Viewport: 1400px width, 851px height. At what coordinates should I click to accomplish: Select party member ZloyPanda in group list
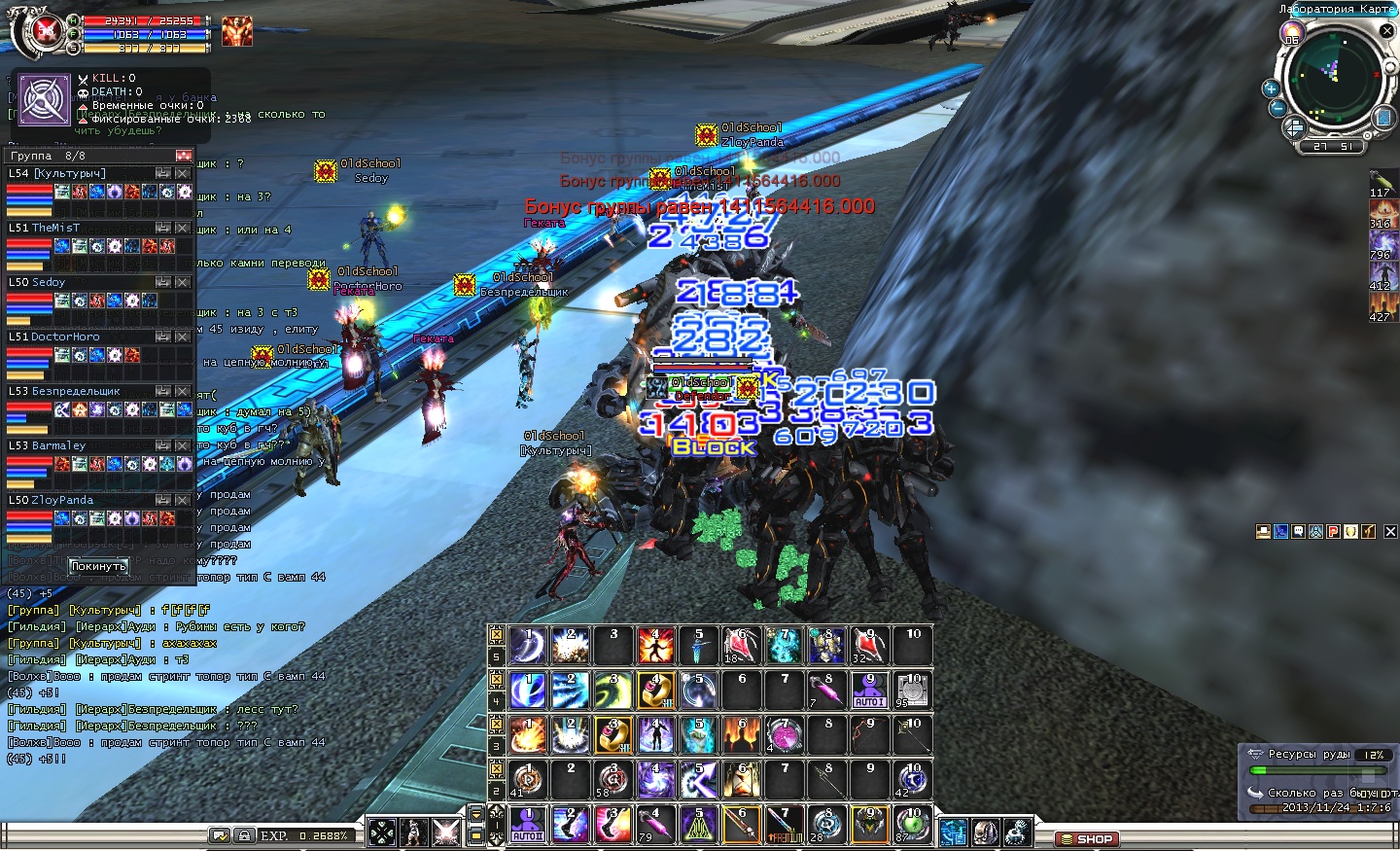[x=62, y=500]
